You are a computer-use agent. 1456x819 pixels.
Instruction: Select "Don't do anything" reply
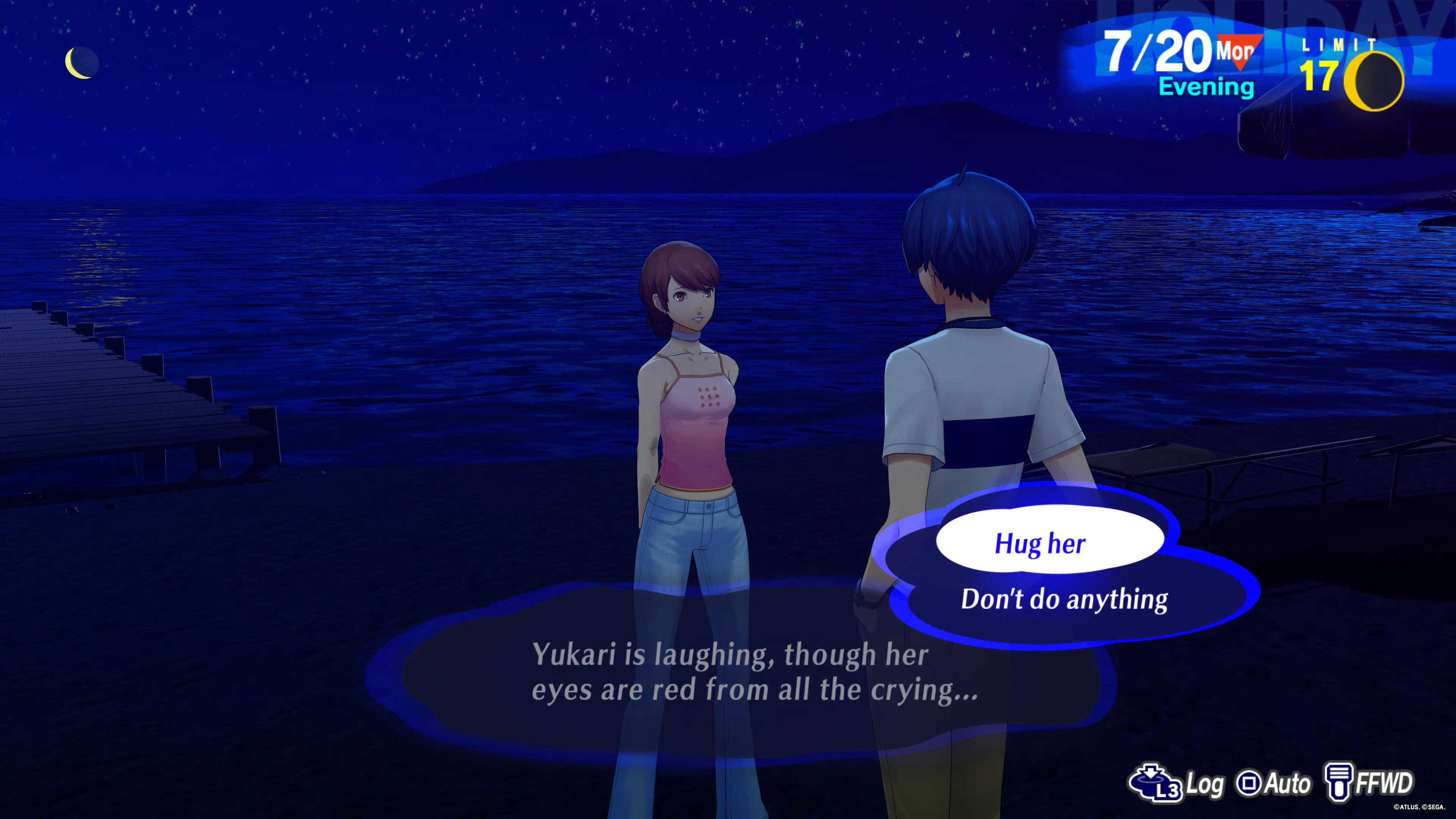(x=1064, y=599)
